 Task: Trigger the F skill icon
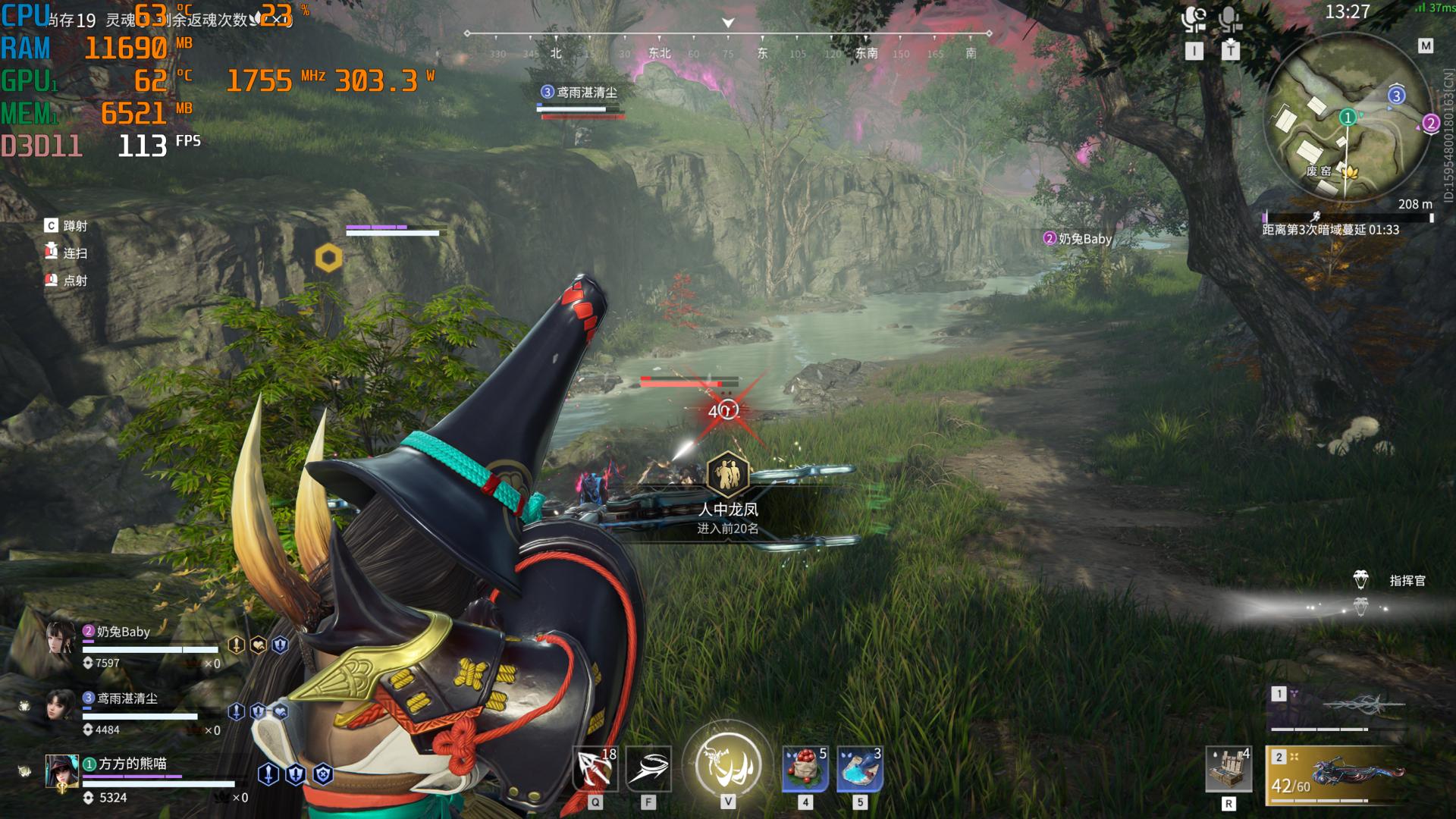coord(648,769)
